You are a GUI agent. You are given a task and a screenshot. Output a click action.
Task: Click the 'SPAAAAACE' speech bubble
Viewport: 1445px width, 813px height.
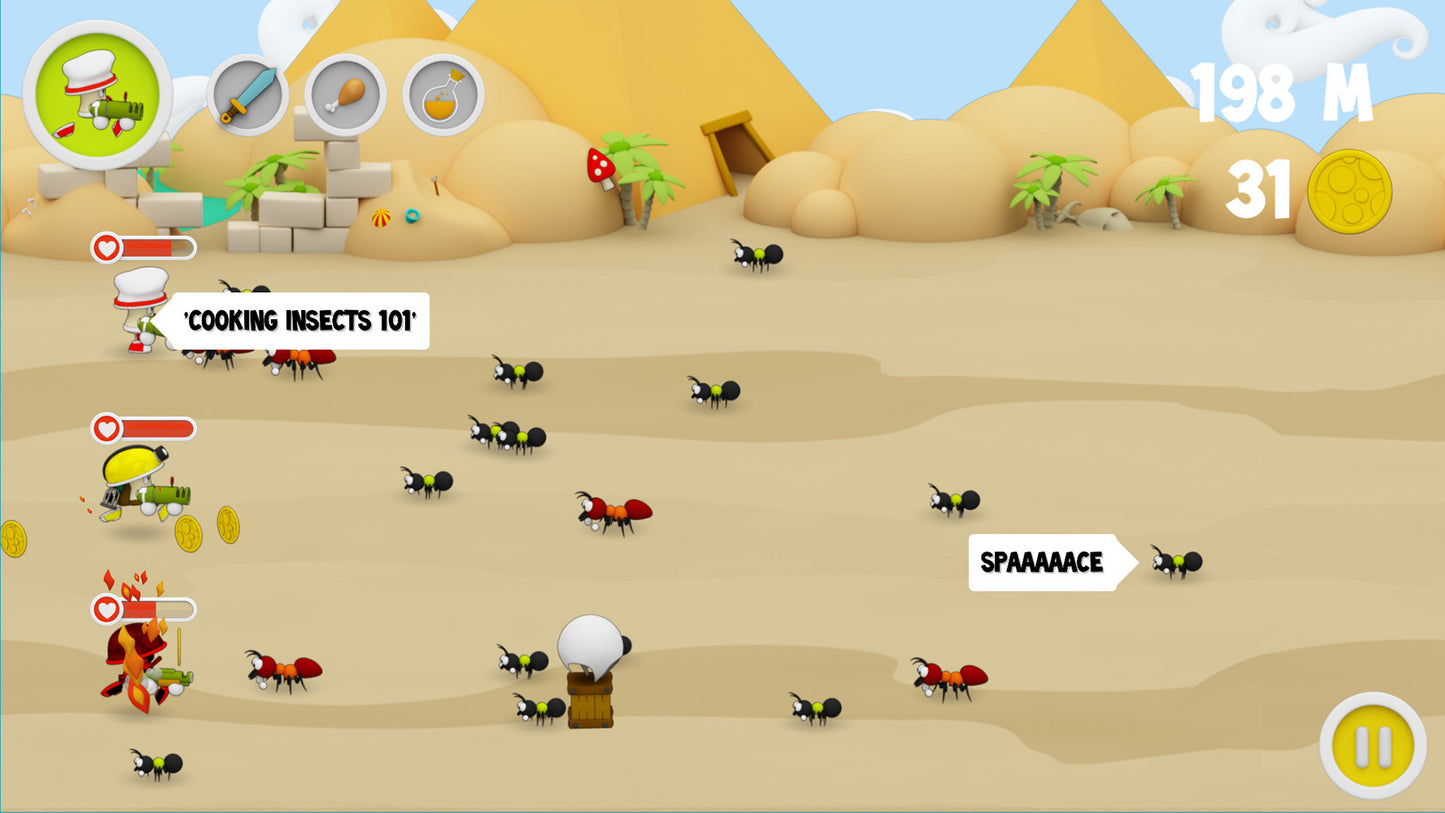[1043, 562]
